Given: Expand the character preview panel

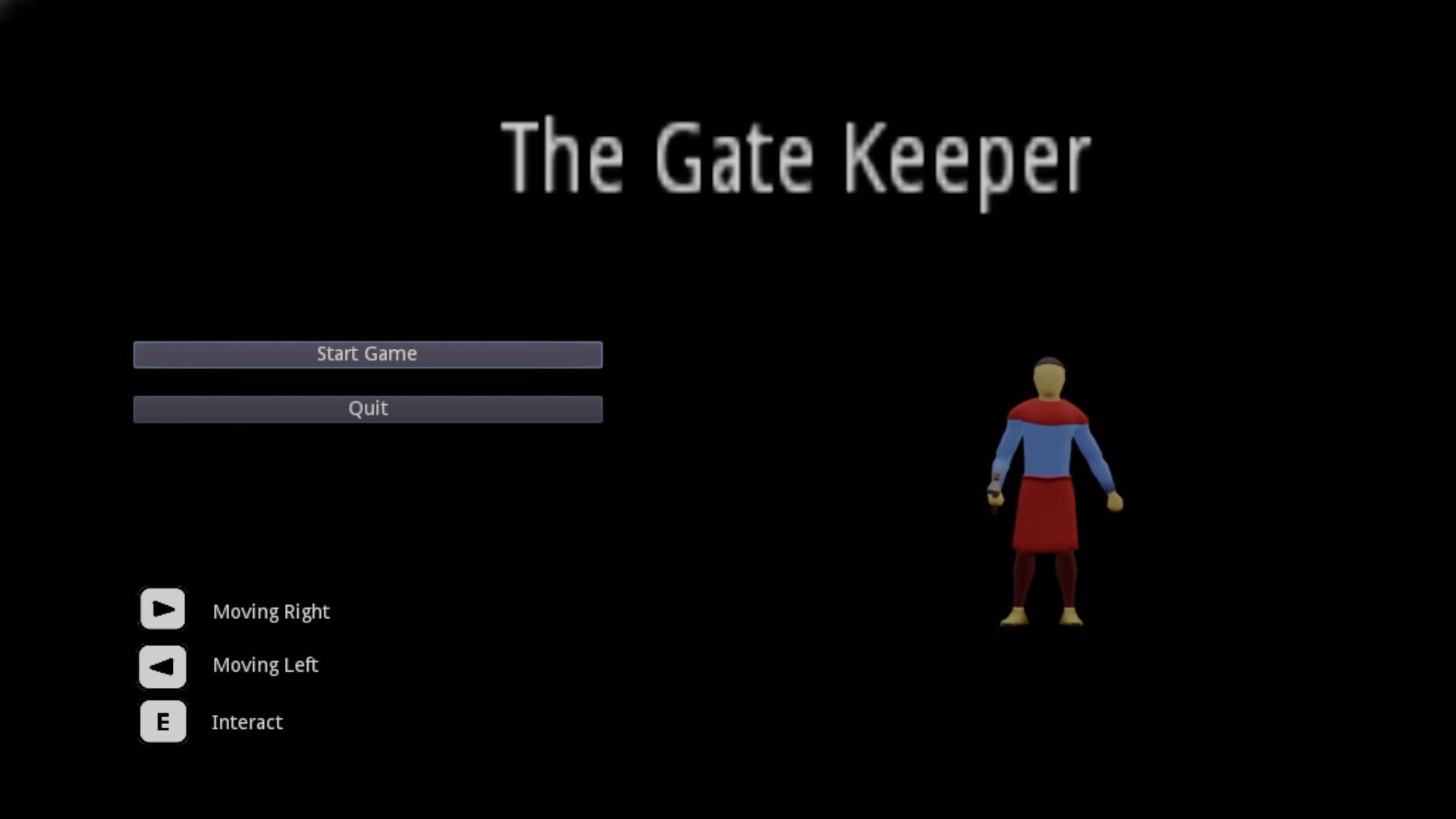Looking at the screenshot, I should coord(1049,493).
